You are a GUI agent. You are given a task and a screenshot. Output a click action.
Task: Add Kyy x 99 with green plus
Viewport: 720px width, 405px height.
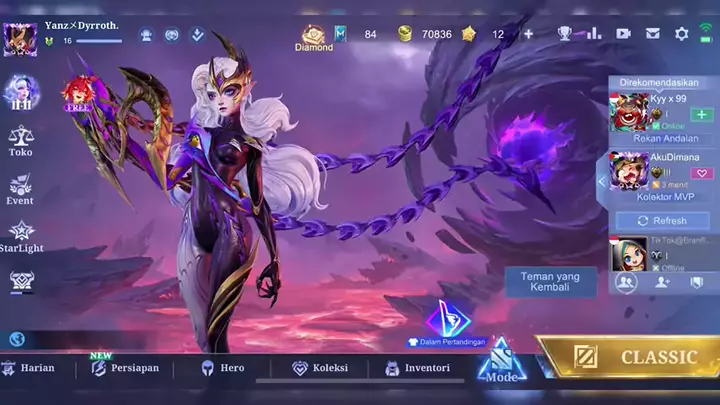pos(702,115)
